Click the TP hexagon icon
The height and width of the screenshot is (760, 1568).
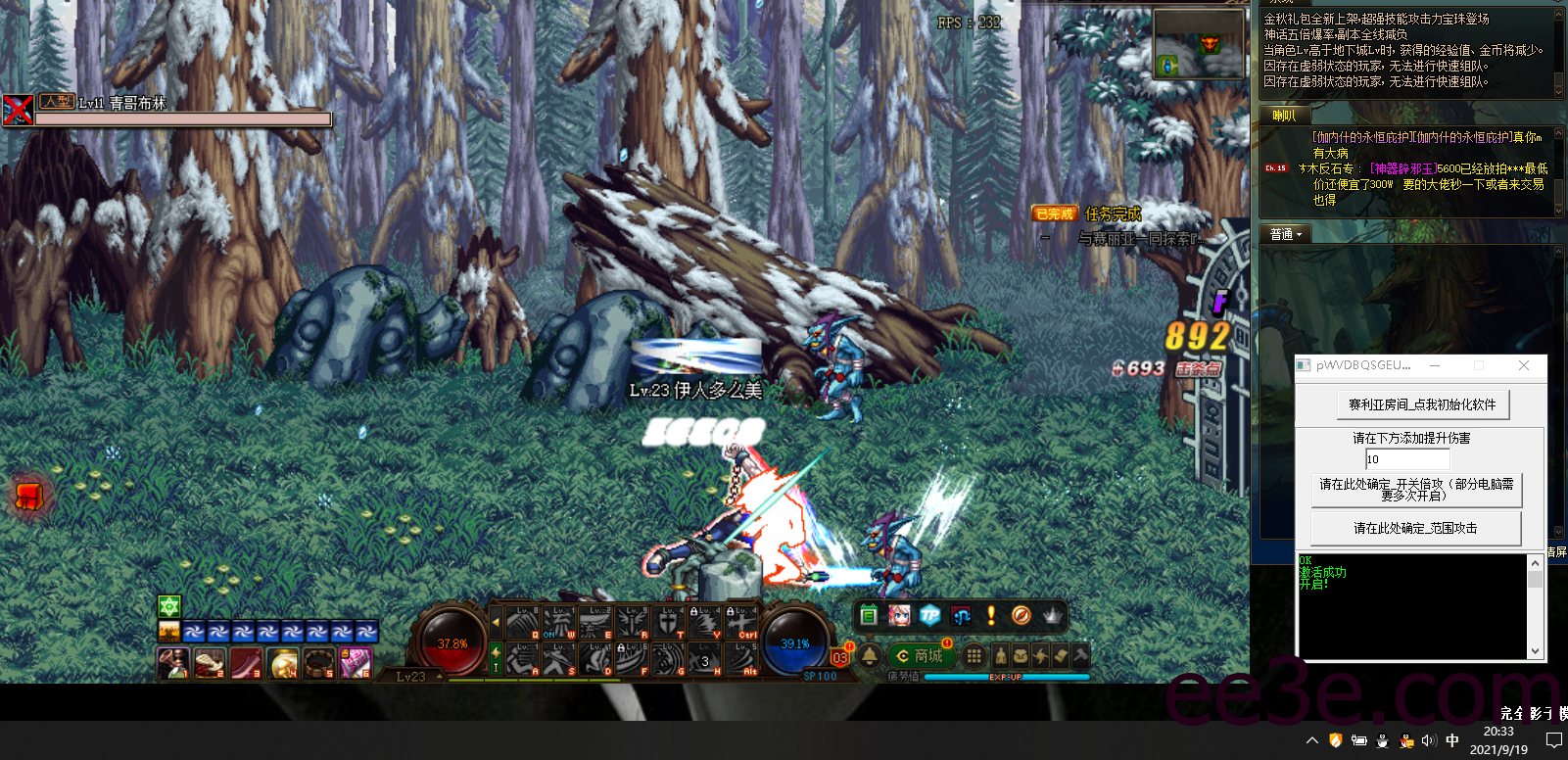coord(930,615)
